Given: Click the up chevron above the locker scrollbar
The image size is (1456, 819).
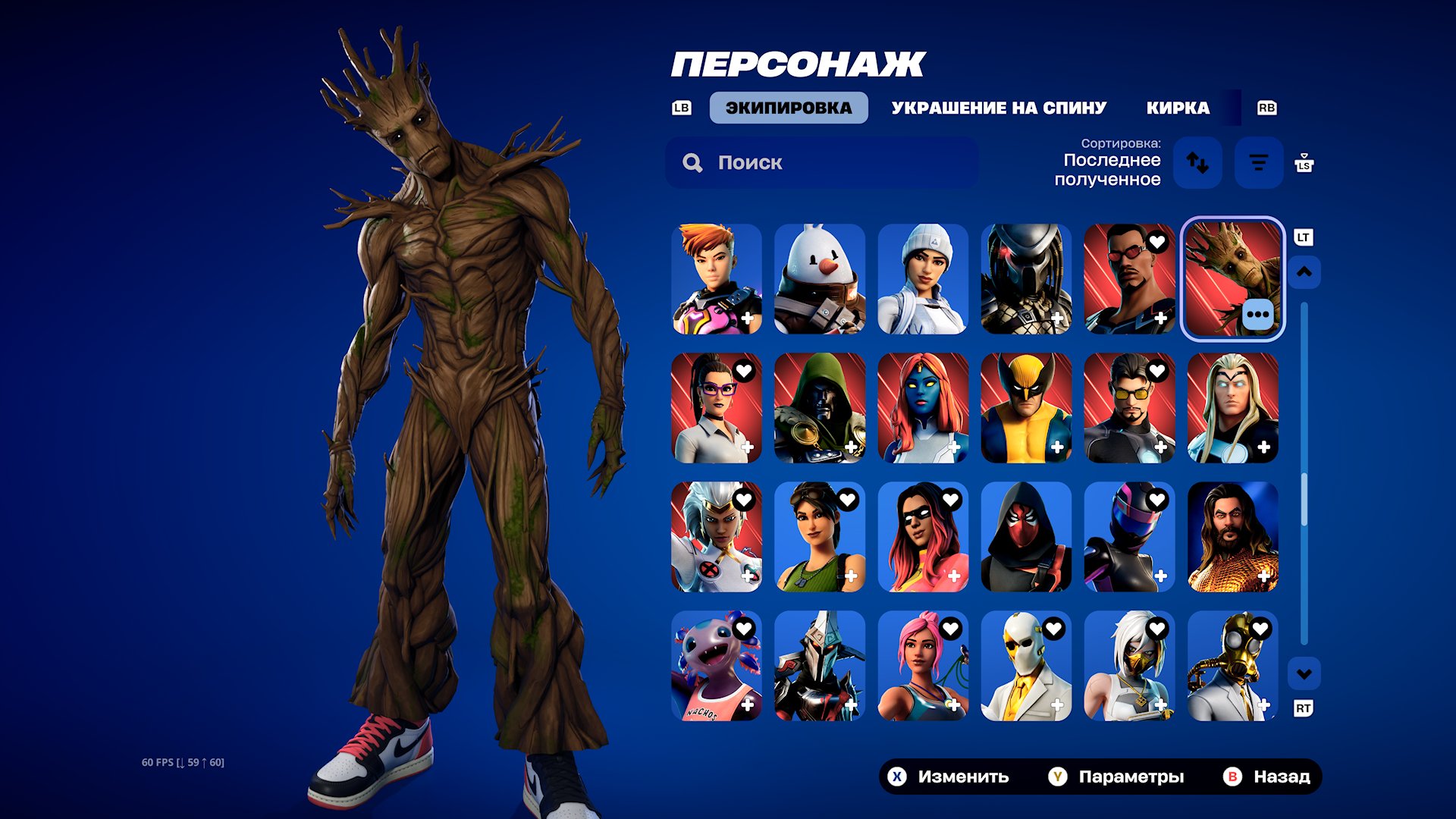Looking at the screenshot, I should click(x=1304, y=273).
